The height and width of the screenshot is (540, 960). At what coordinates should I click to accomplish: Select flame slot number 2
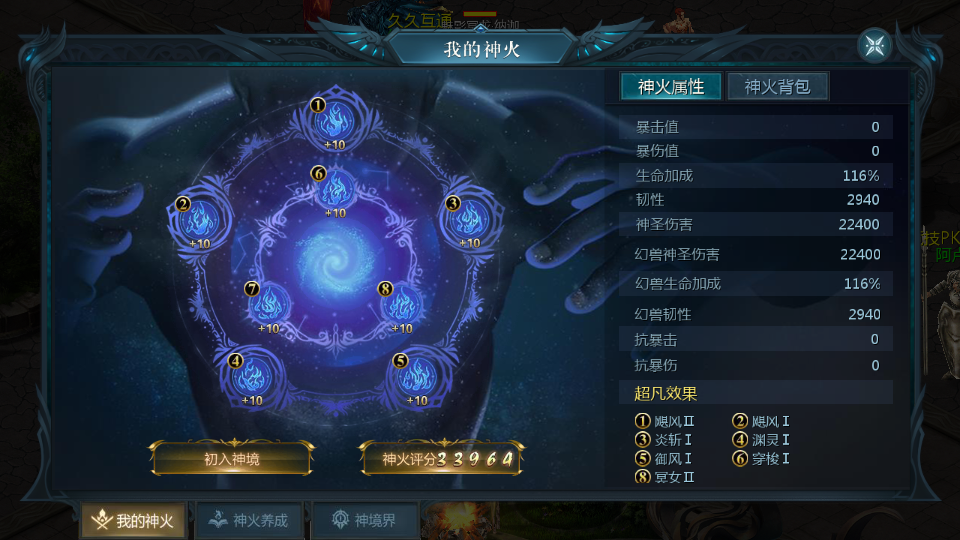(199, 218)
